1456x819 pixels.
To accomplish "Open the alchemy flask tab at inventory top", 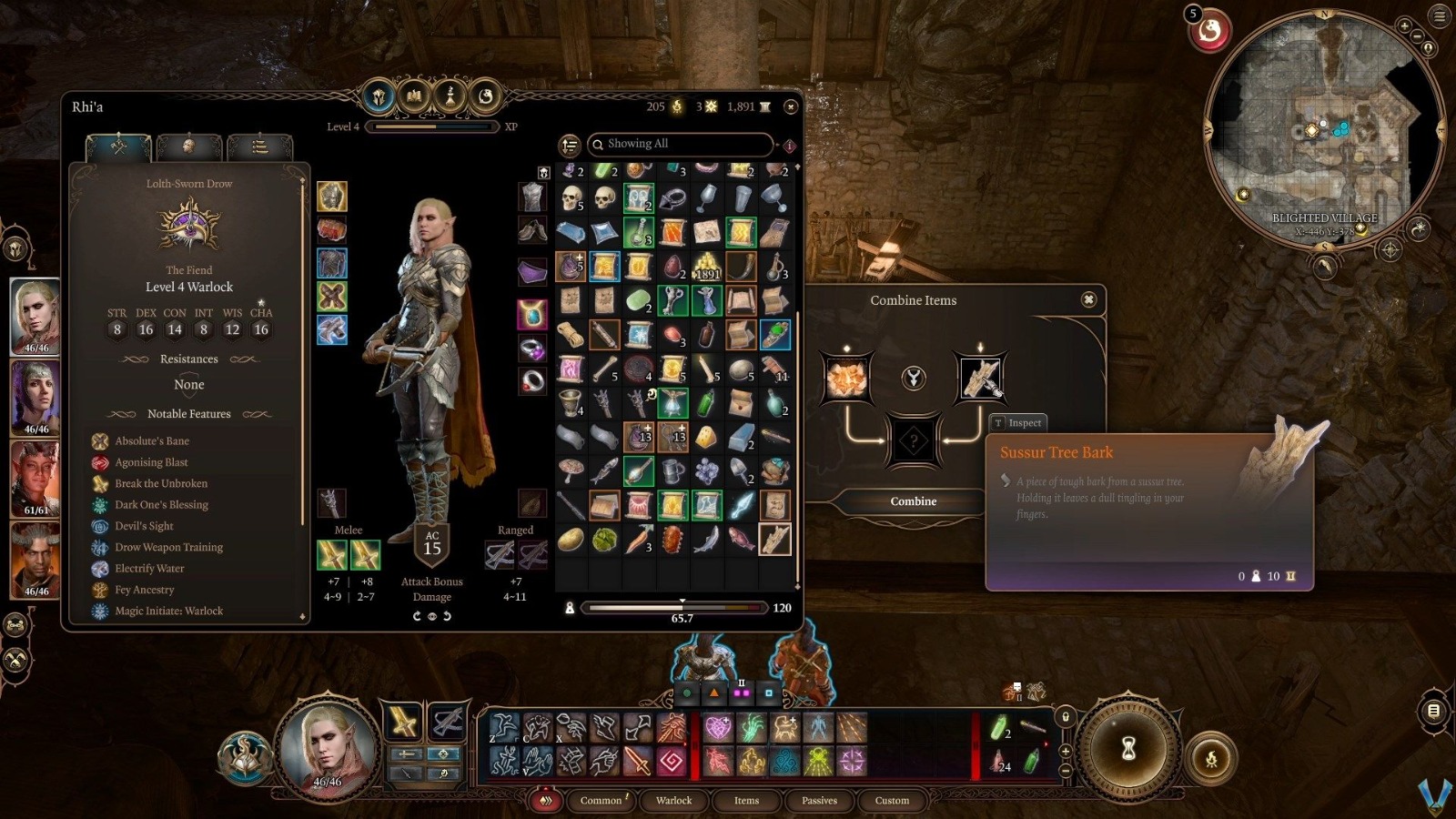I will 449,97.
